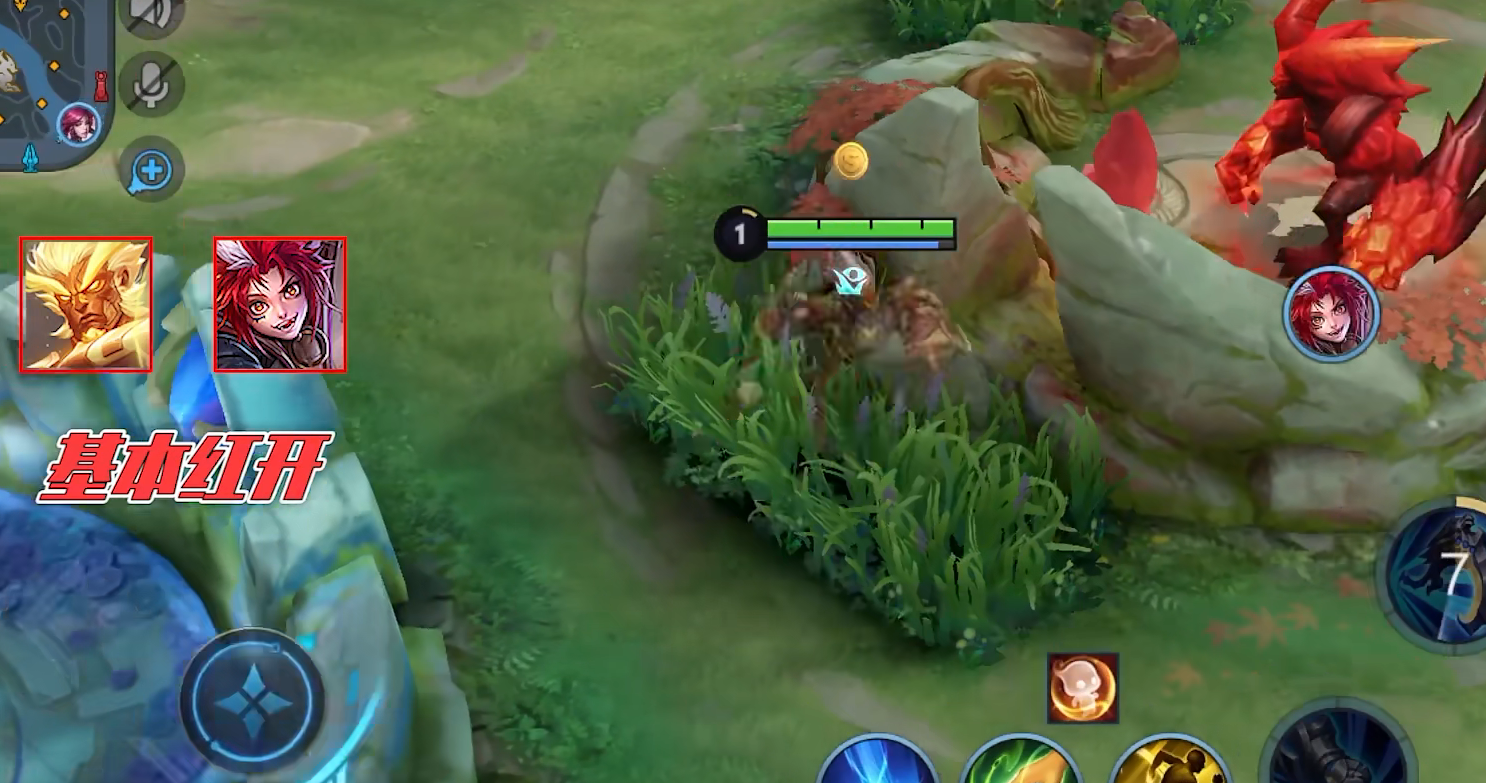Activate the green swirl round button
This screenshot has height=783, width=1486.
pos(1022,763)
